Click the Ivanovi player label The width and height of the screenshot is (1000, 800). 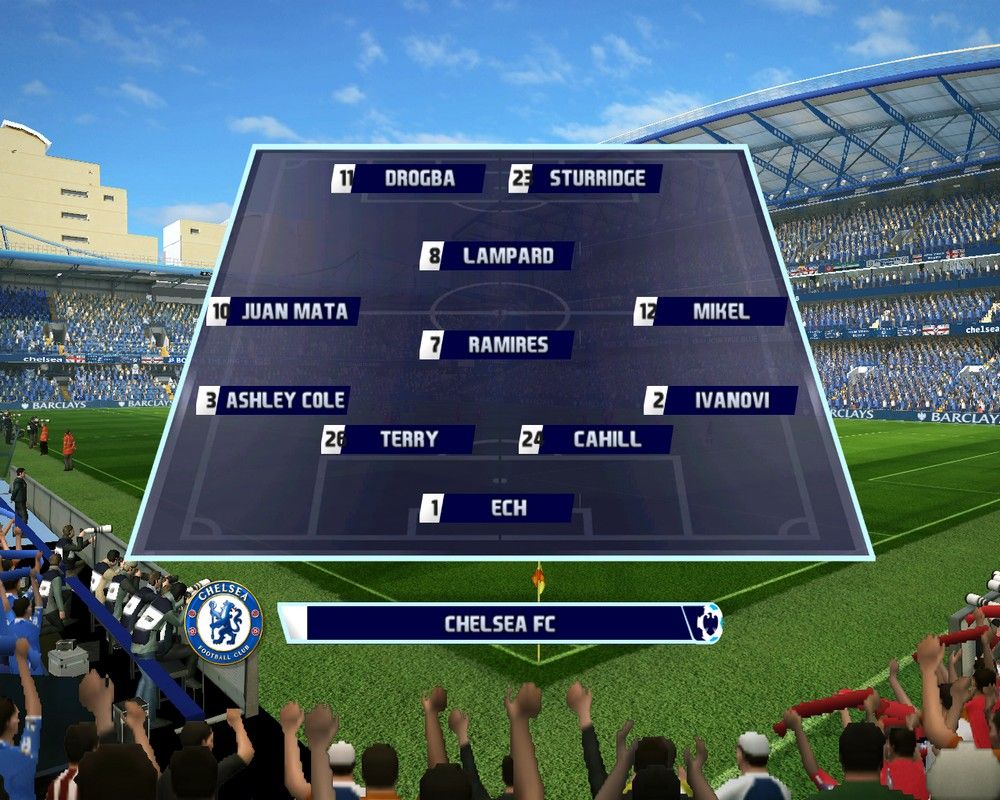click(x=721, y=400)
